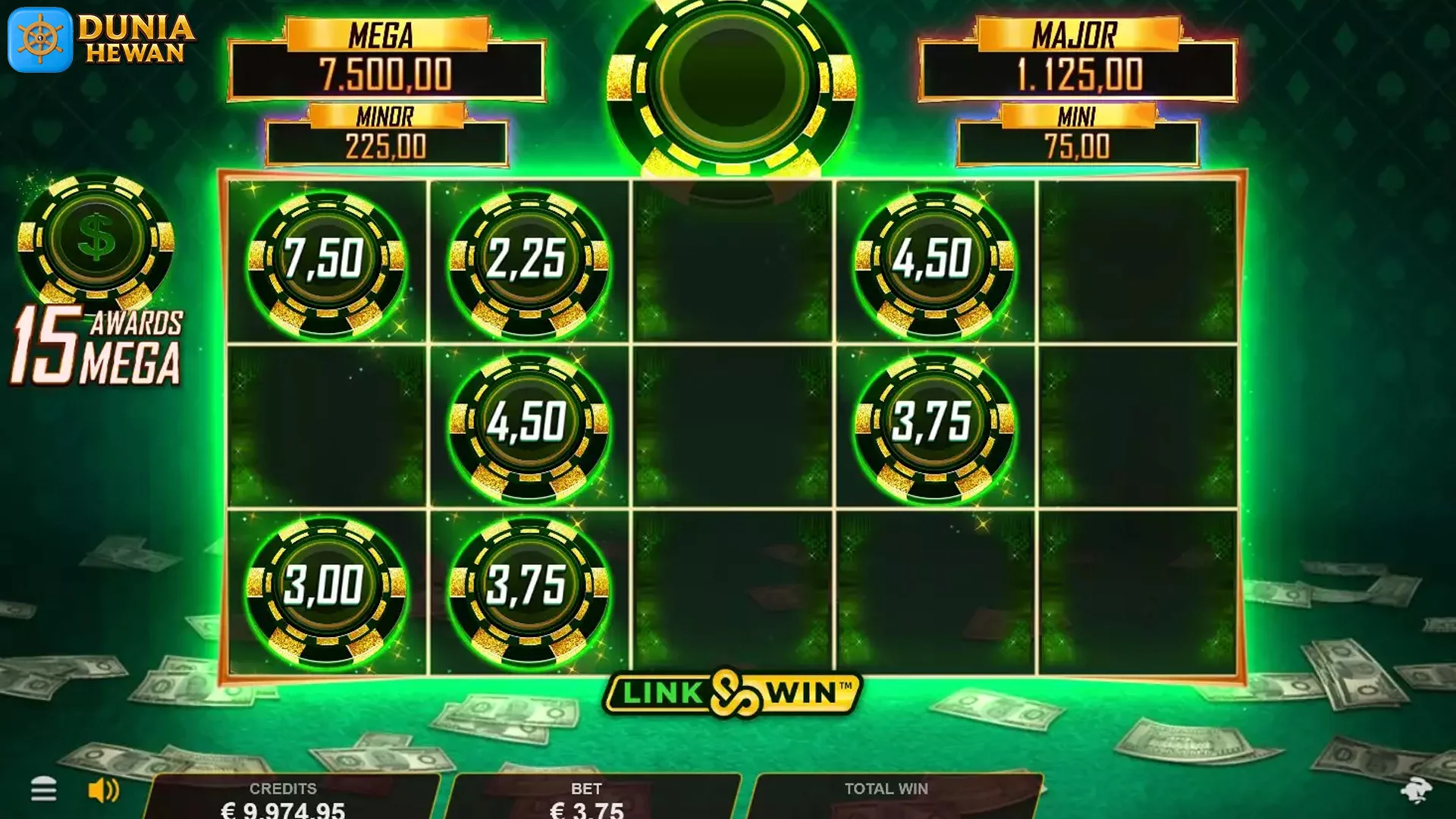Select the MINOR 225,00 jackpot banner
This screenshot has width=1456, height=819.
click(387, 131)
